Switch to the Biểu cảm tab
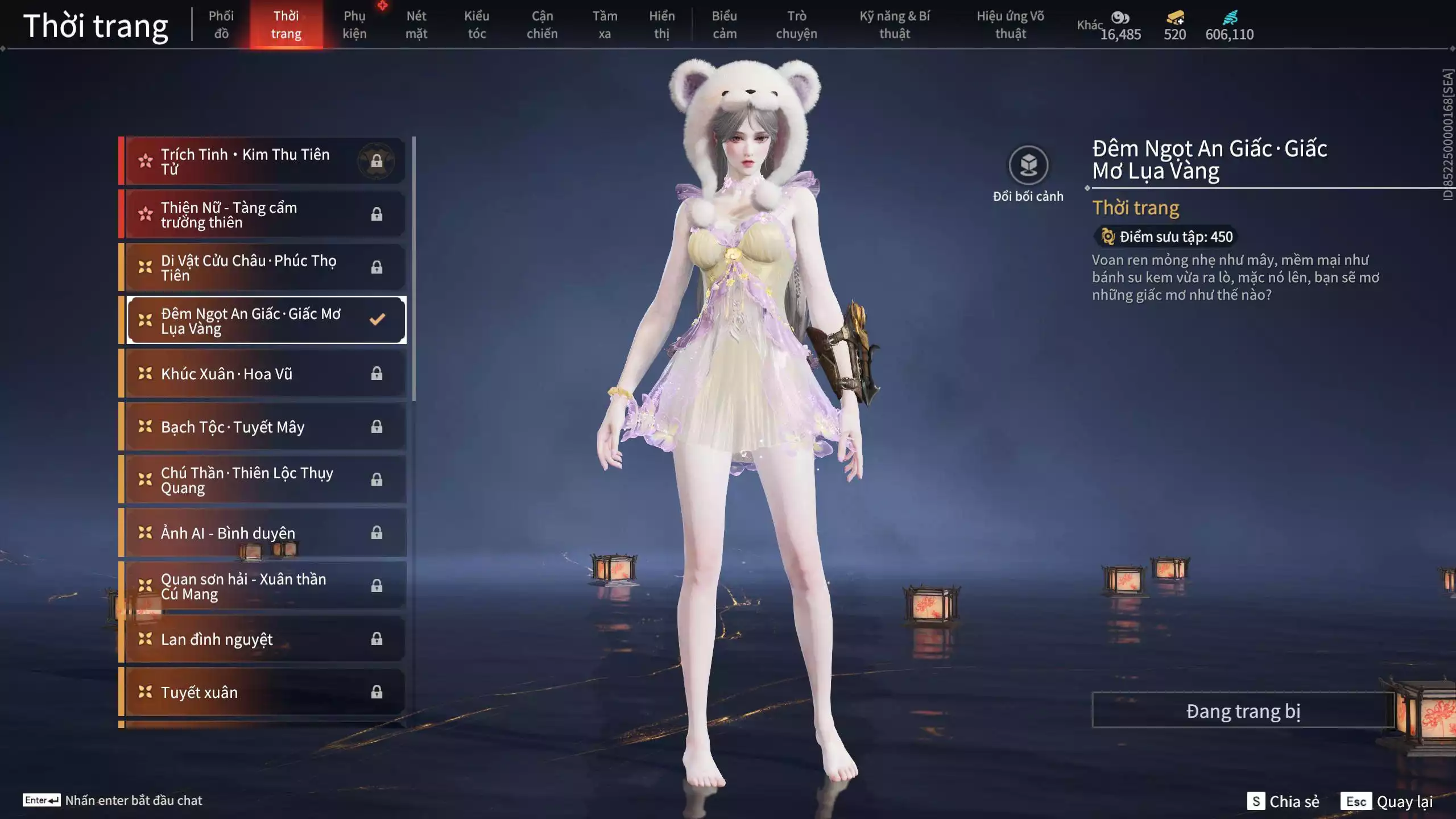 tap(725, 24)
